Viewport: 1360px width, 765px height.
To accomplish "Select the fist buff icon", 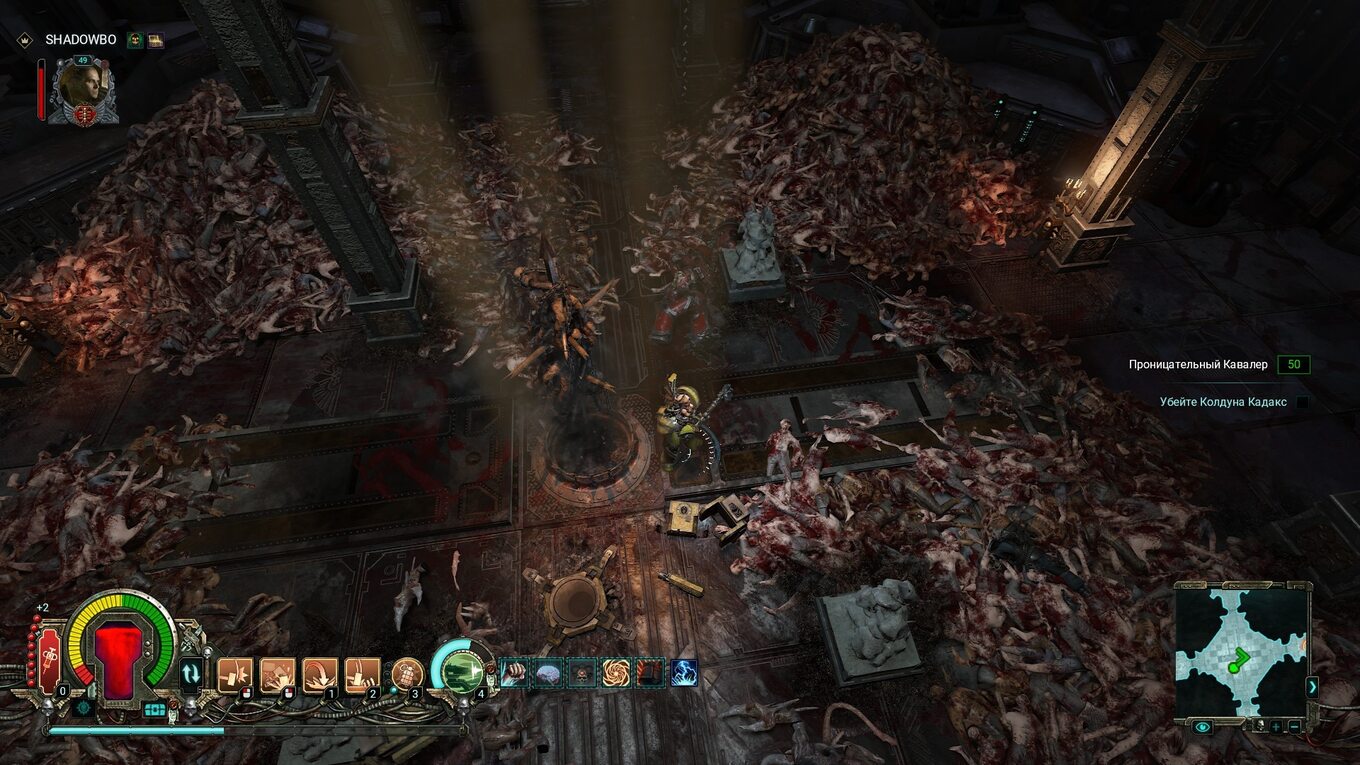I will point(513,673).
